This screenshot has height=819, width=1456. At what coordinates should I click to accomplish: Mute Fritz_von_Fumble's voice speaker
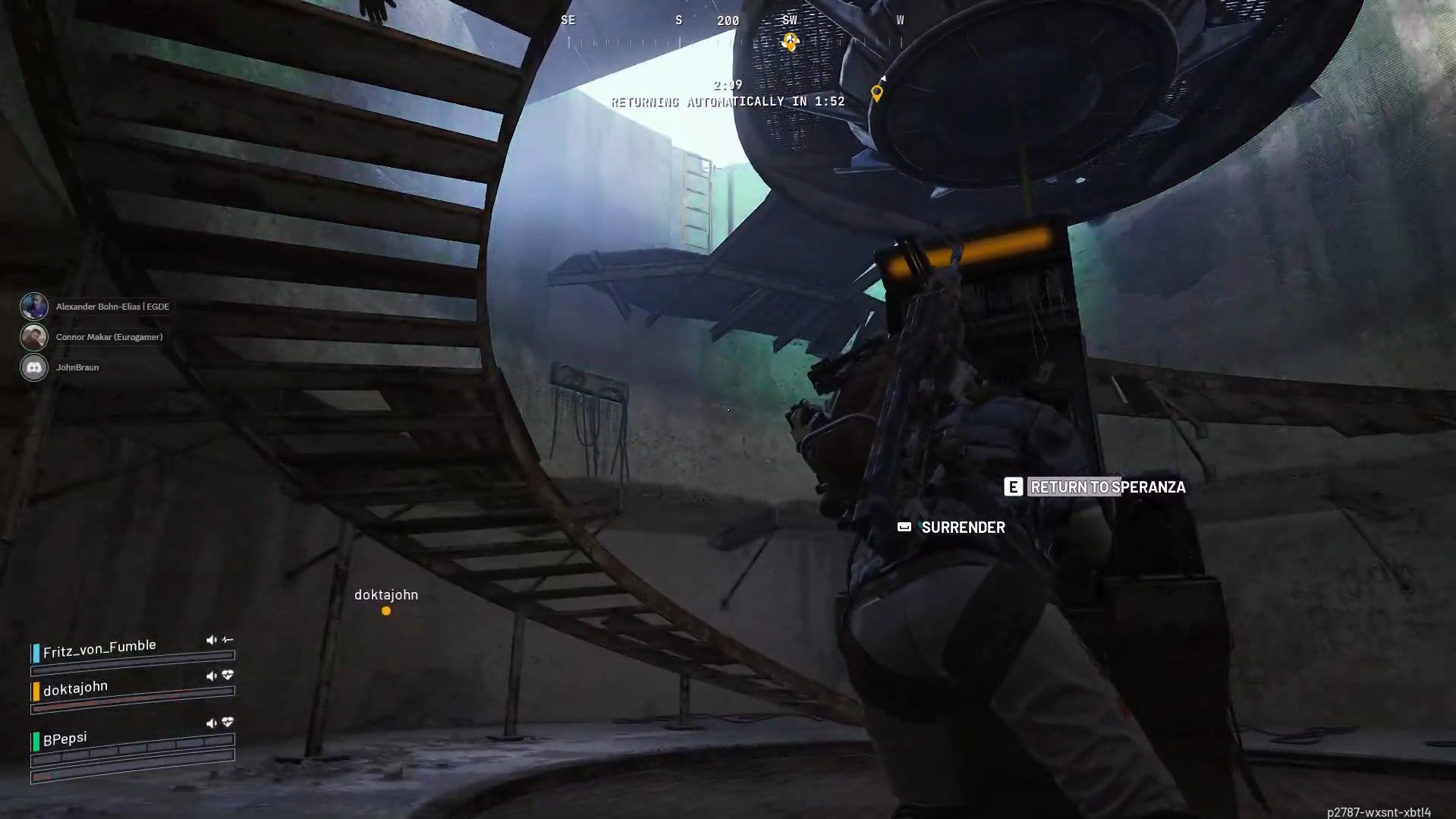coord(211,639)
